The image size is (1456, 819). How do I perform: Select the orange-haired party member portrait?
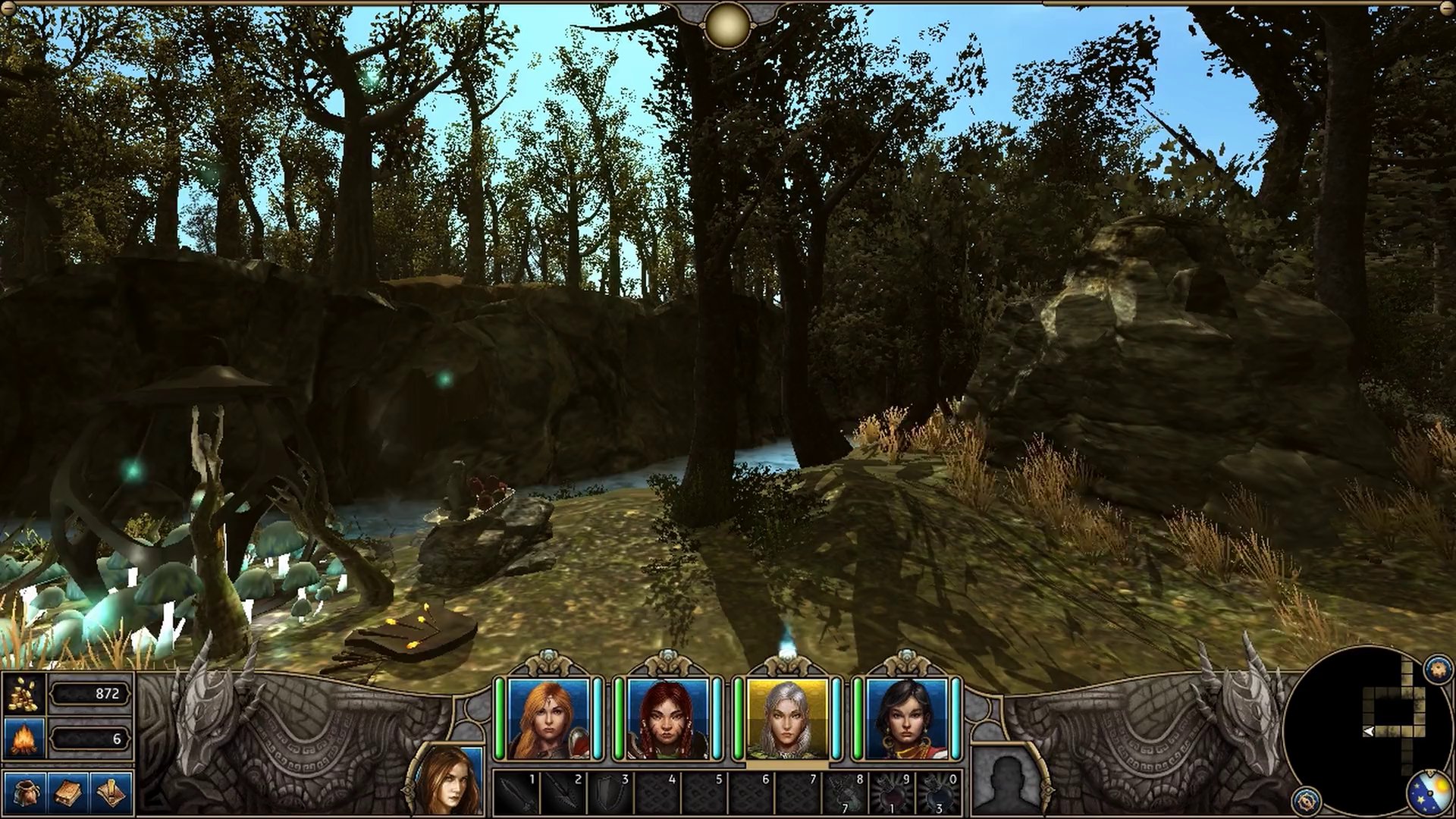pos(548,719)
